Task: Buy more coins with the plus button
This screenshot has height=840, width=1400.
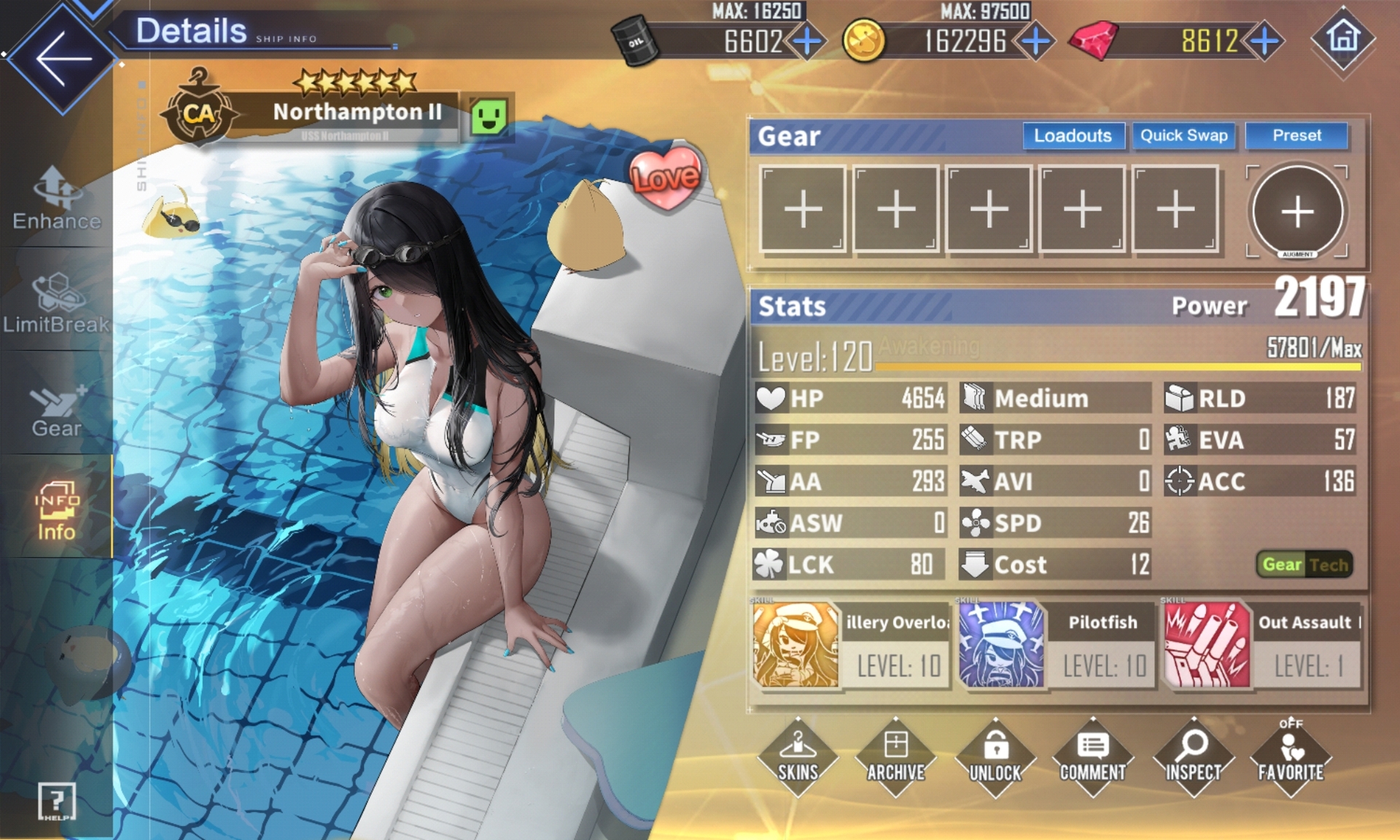Action: click(1035, 42)
